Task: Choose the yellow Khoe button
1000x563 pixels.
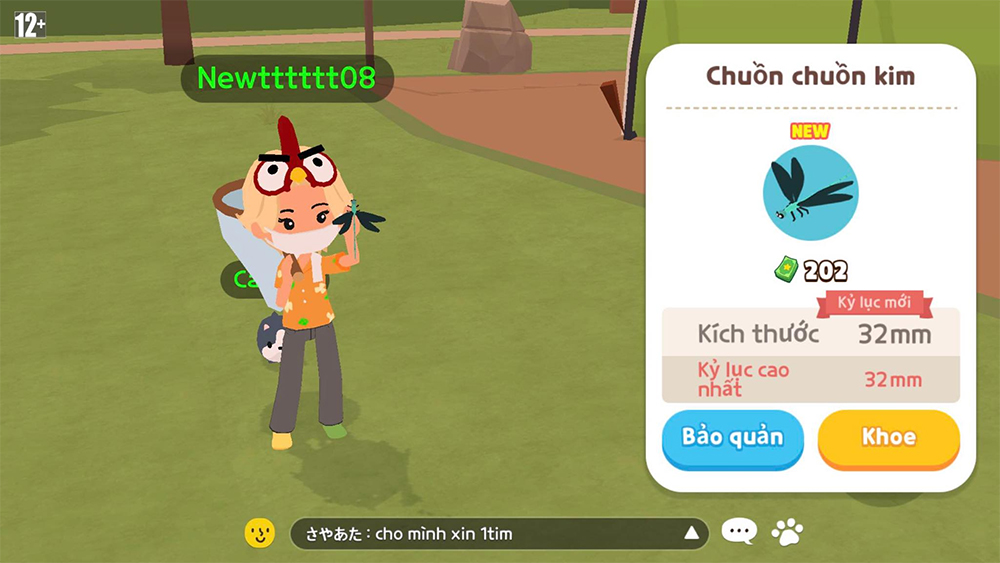Action: pos(888,437)
